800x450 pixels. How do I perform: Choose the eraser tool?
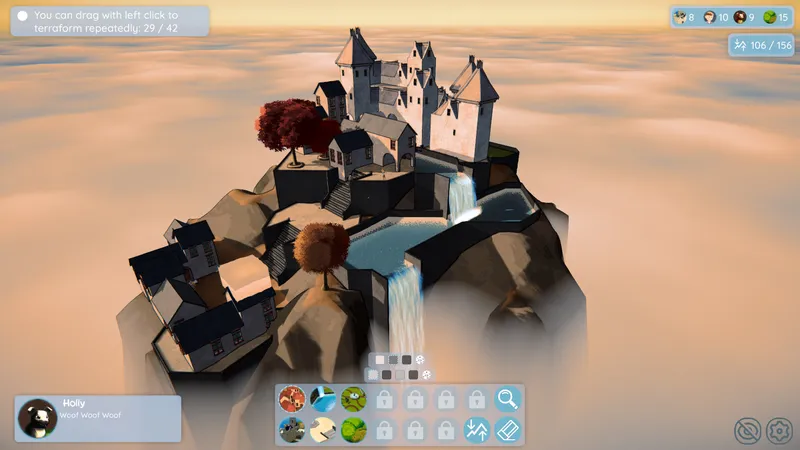click(508, 430)
